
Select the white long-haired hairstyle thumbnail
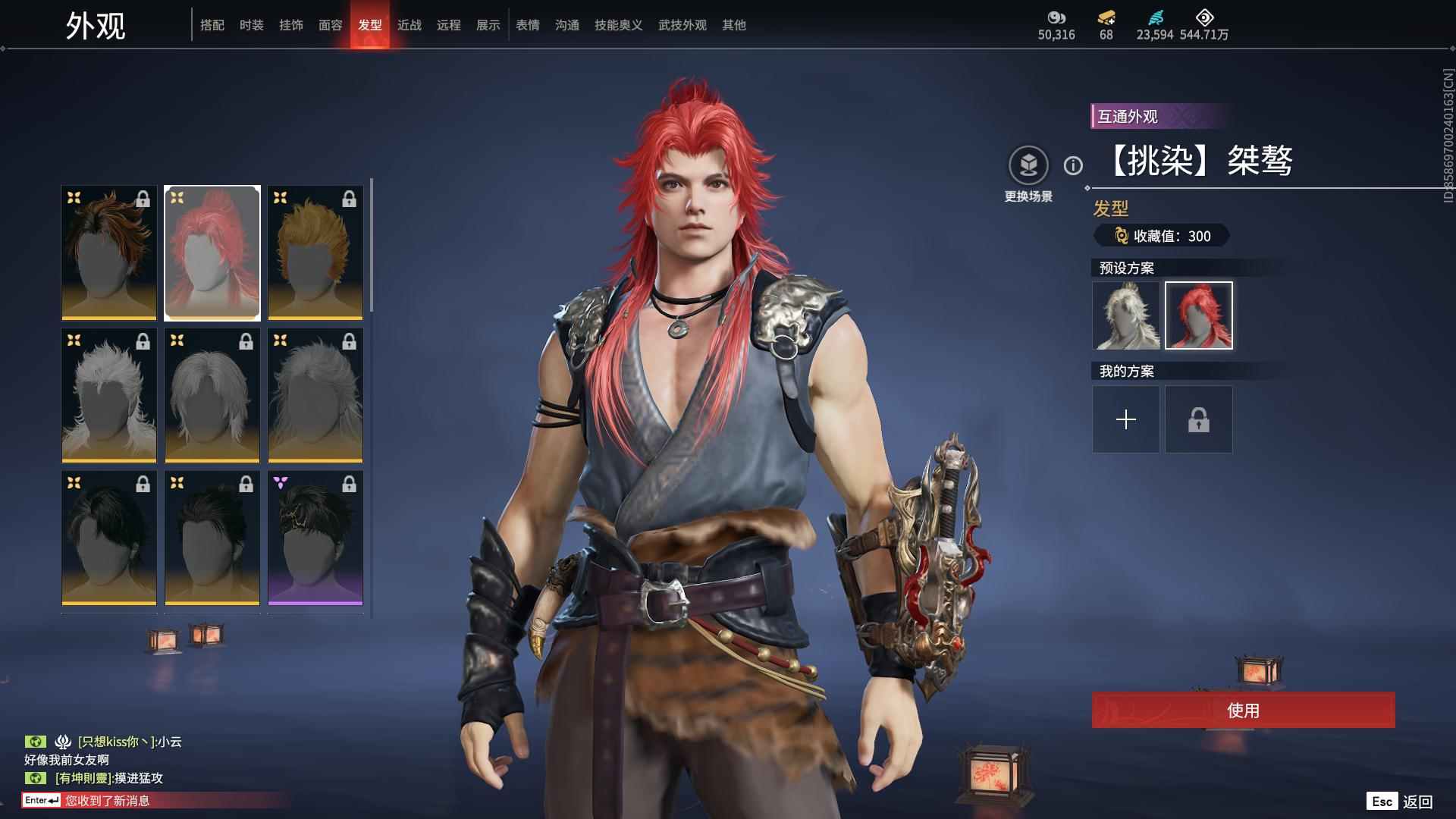click(x=109, y=395)
